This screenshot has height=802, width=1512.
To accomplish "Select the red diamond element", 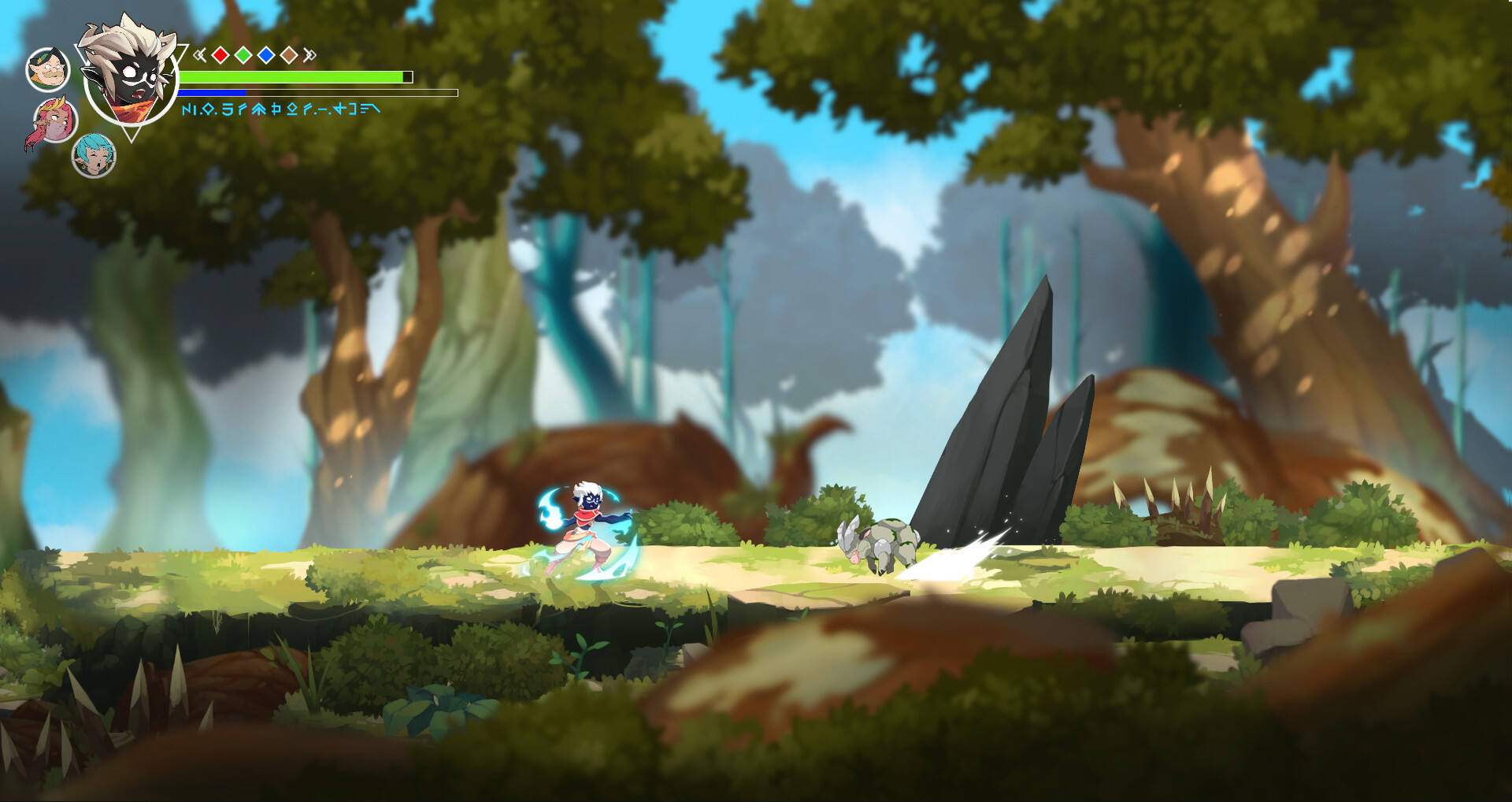I will tap(220, 54).
